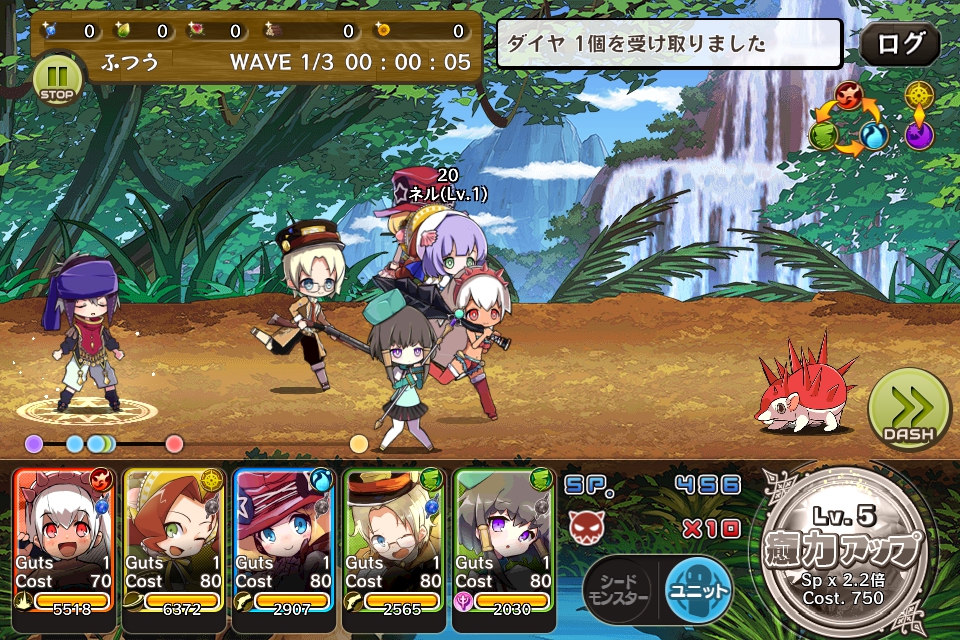Open the battle log (ログ)
This screenshot has width=960, height=640.
[899, 45]
